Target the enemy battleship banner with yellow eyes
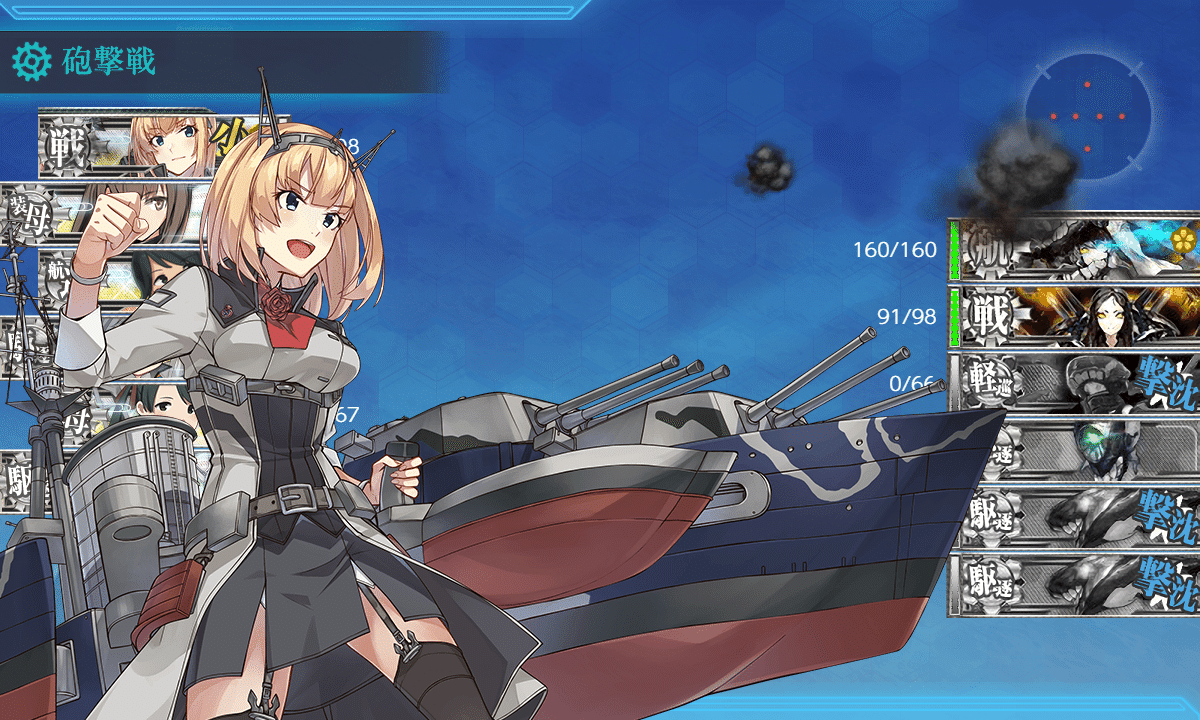1200x720 pixels. (1074, 314)
